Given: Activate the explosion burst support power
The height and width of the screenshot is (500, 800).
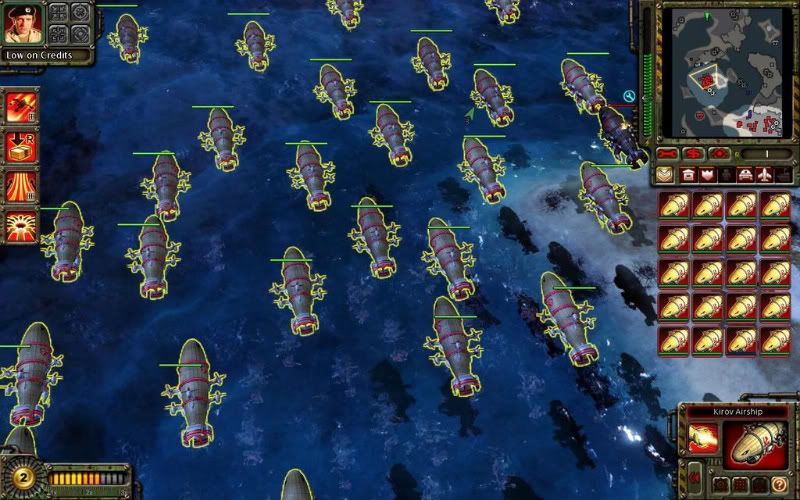Looking at the screenshot, I should click(20, 225).
